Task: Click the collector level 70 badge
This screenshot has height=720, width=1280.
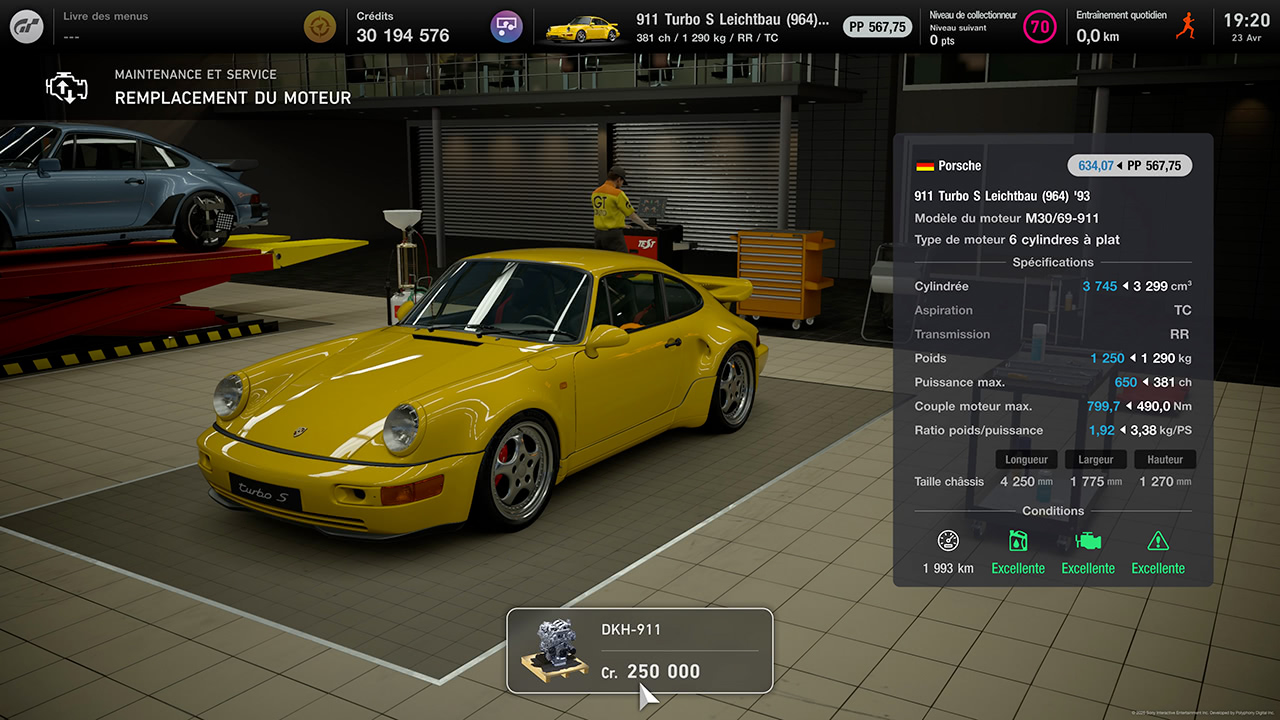Action: [1040, 26]
